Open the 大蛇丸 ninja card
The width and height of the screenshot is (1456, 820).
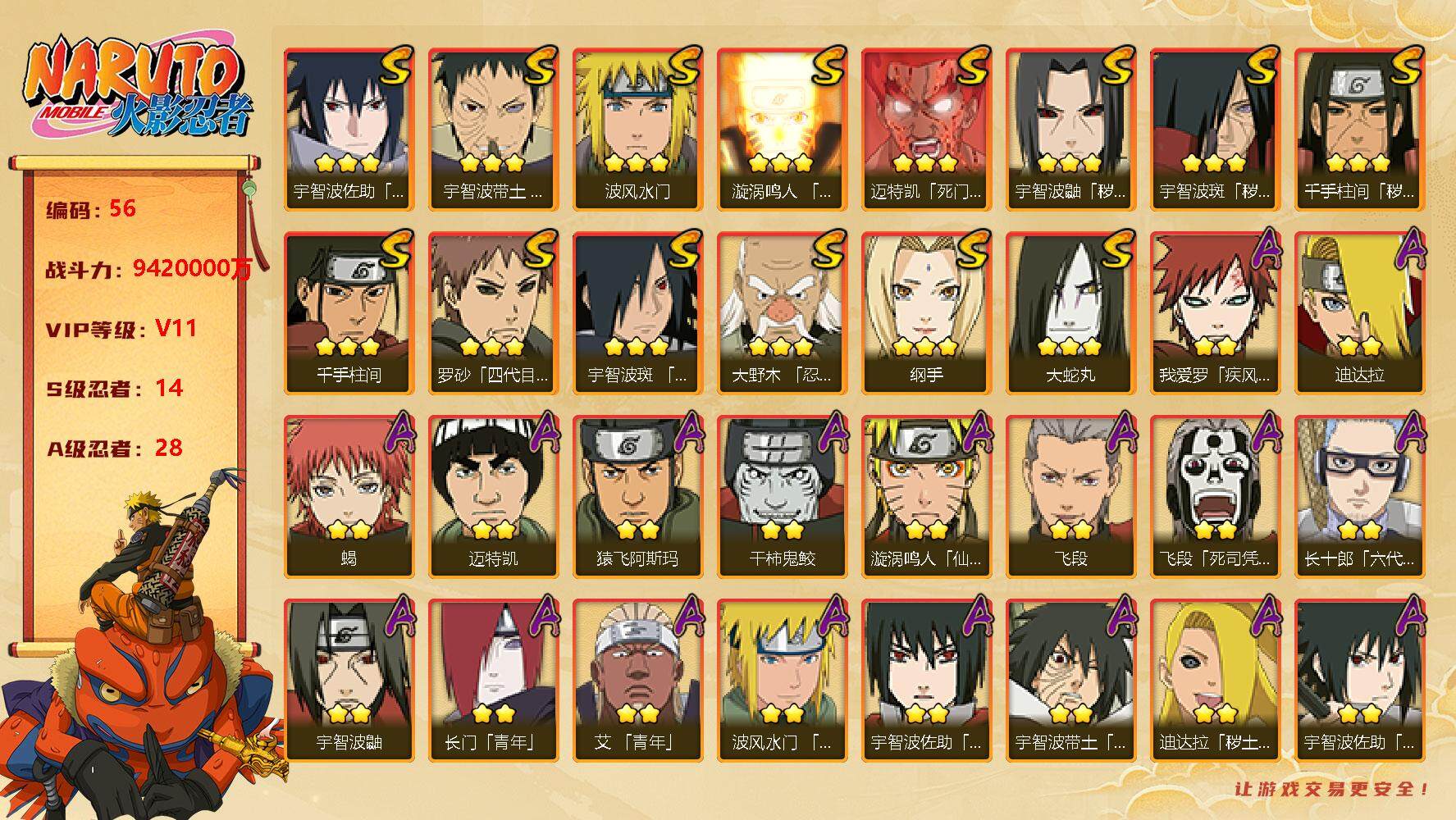point(1070,312)
